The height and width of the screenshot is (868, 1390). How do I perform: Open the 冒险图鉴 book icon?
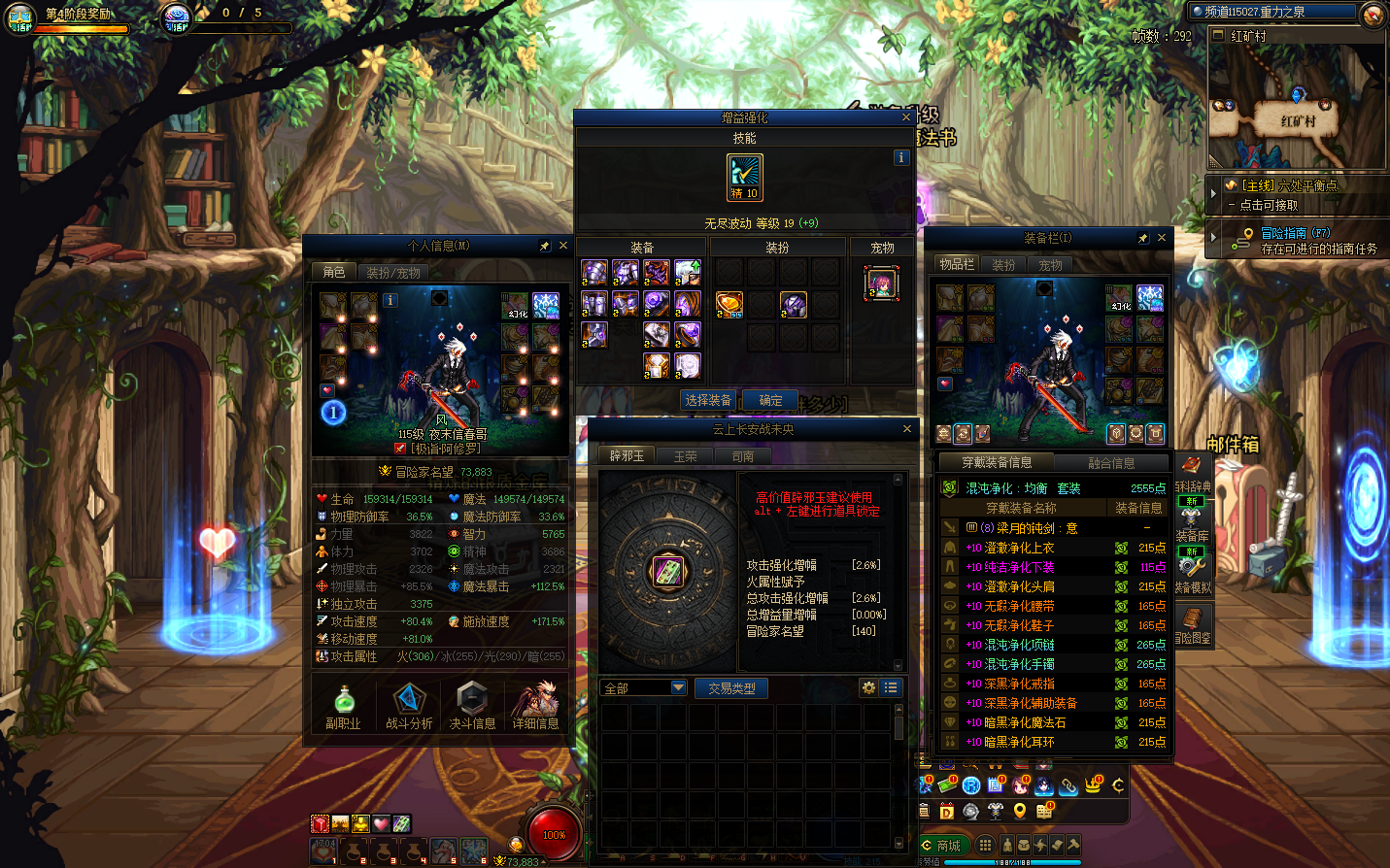click(1192, 623)
